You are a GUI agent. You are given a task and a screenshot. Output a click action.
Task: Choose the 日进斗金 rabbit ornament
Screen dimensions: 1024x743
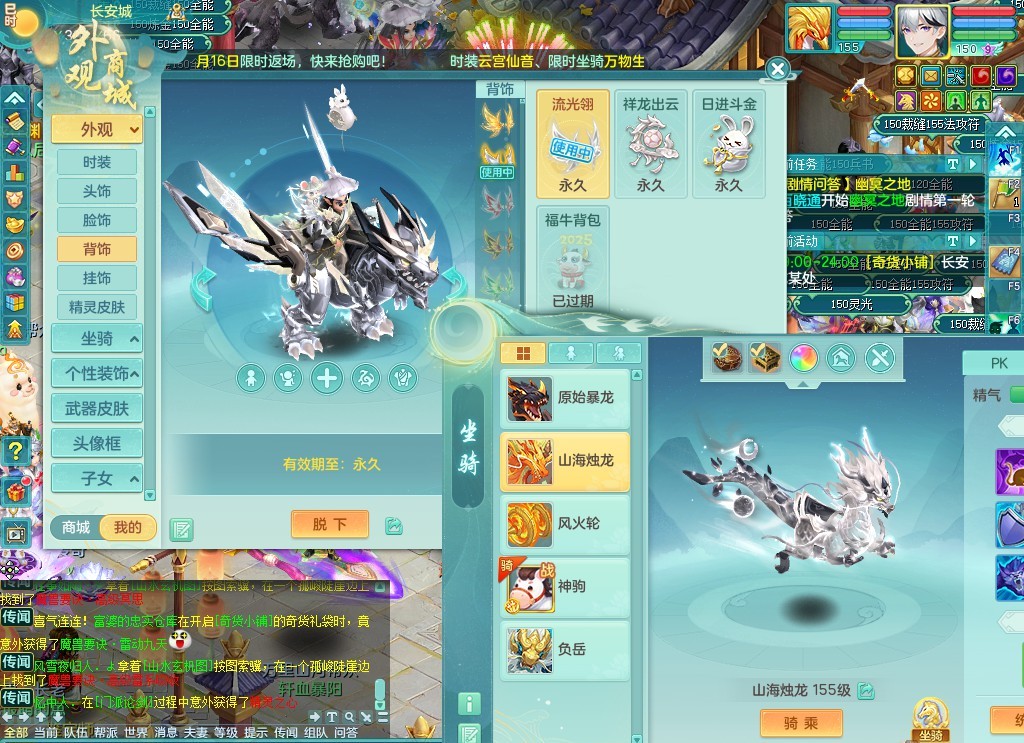pyautogui.click(x=728, y=144)
